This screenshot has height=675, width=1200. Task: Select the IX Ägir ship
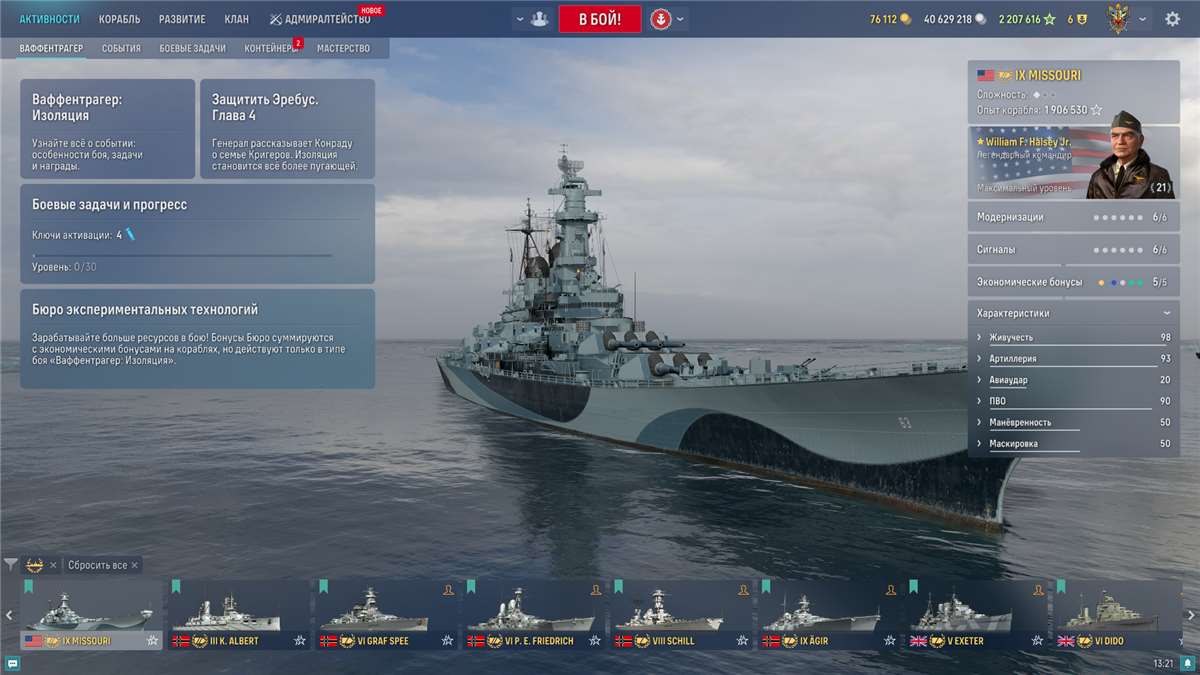click(828, 615)
